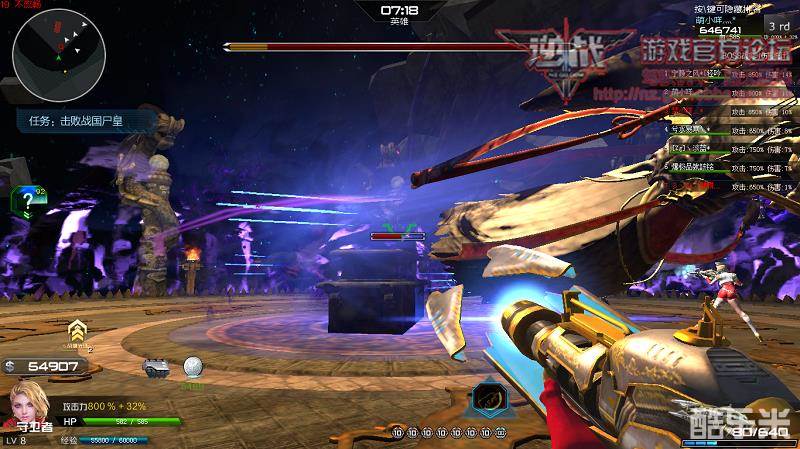800x449 pixels.
Task: Click the 3rd place rank badge
Action: click(x=778, y=26)
